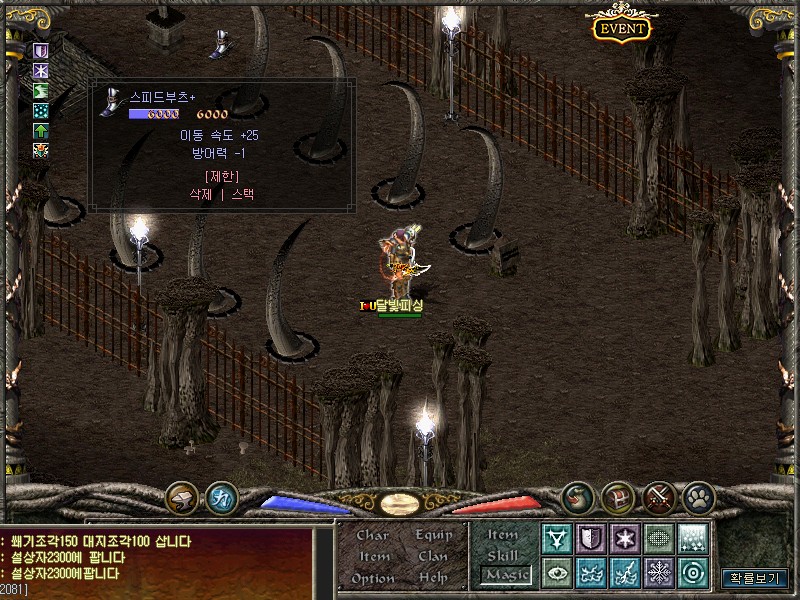The width and height of the screenshot is (800, 600).
Task: Switch to the Magic tab
Action: coord(505,575)
